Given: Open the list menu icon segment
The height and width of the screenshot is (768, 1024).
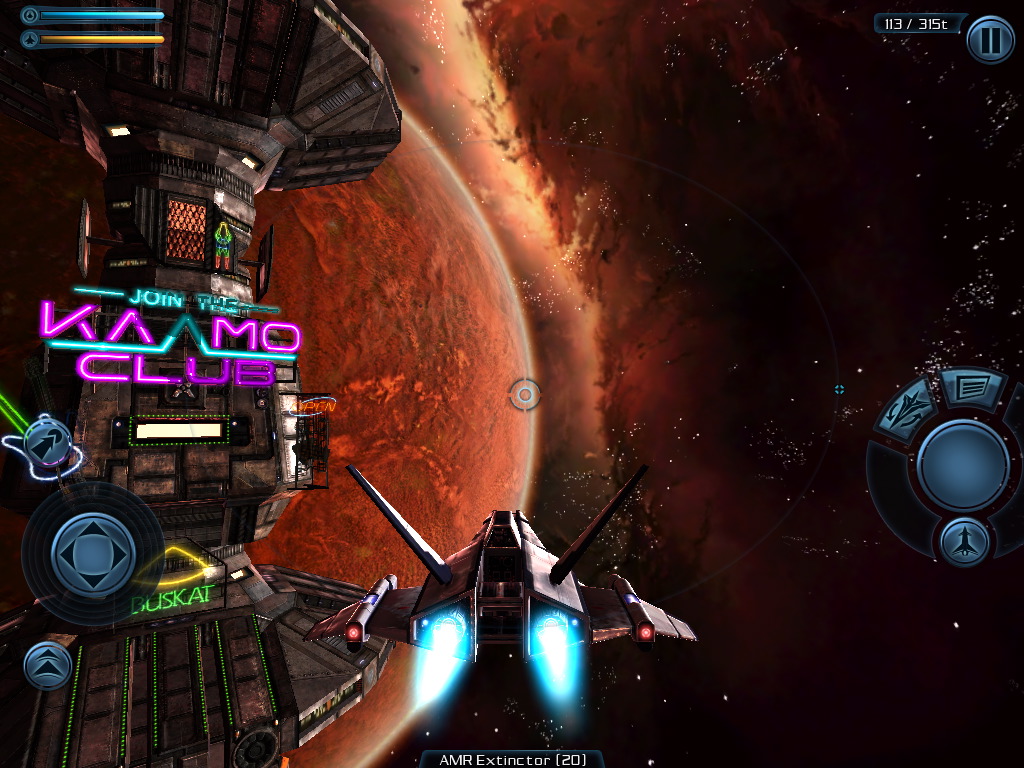Looking at the screenshot, I should pyautogui.click(x=974, y=385).
